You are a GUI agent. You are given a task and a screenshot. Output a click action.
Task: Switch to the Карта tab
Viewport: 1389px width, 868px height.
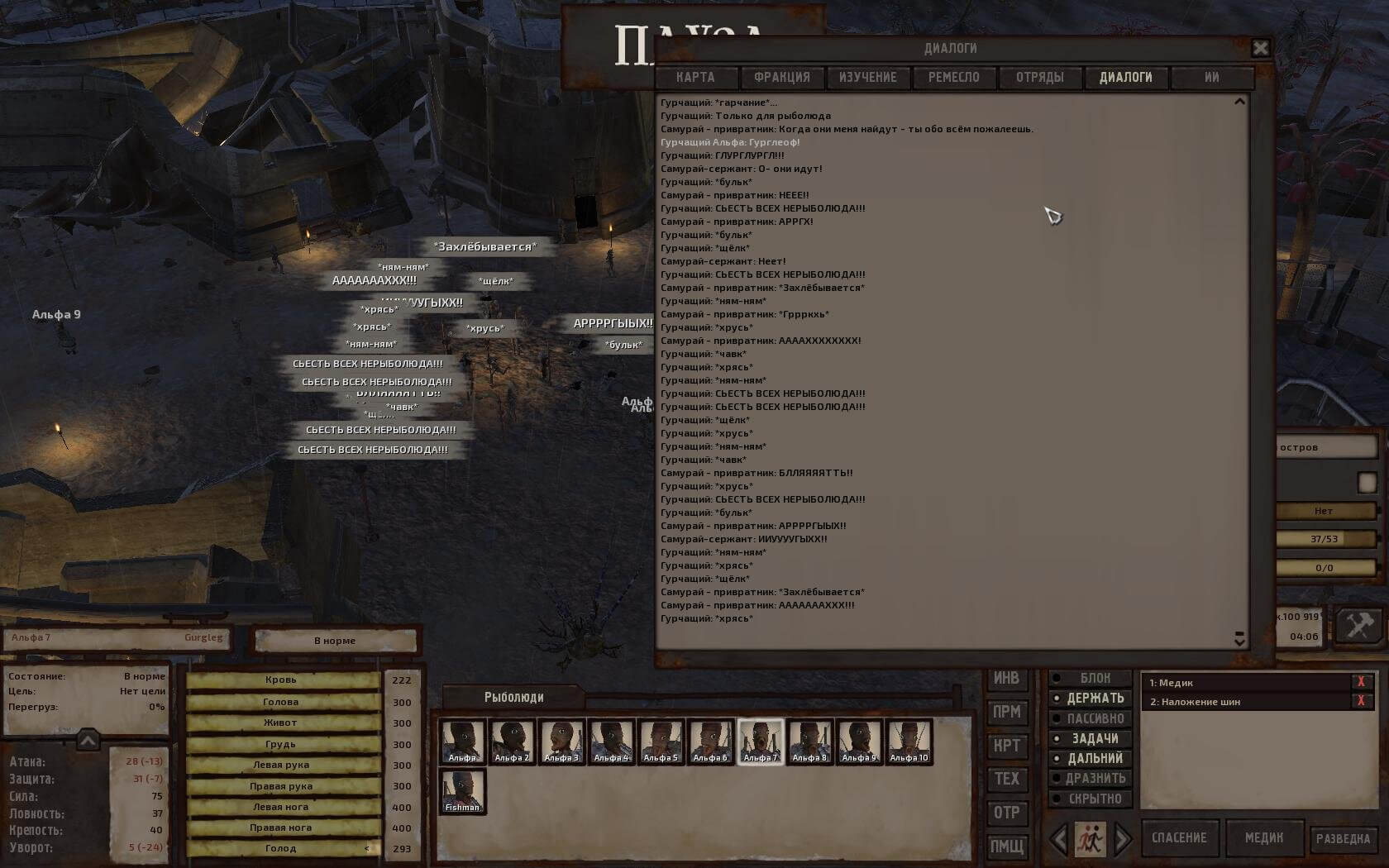[x=695, y=78]
